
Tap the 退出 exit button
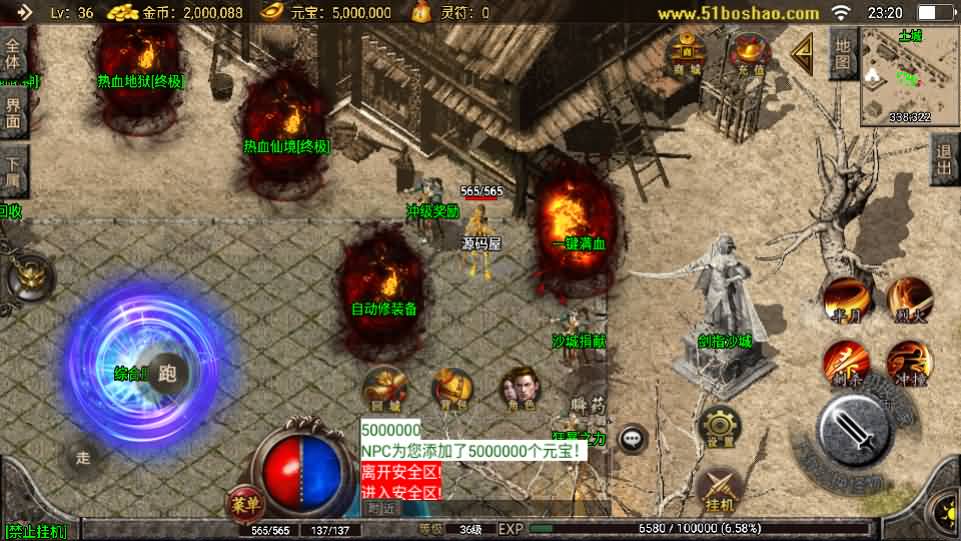pos(944,160)
